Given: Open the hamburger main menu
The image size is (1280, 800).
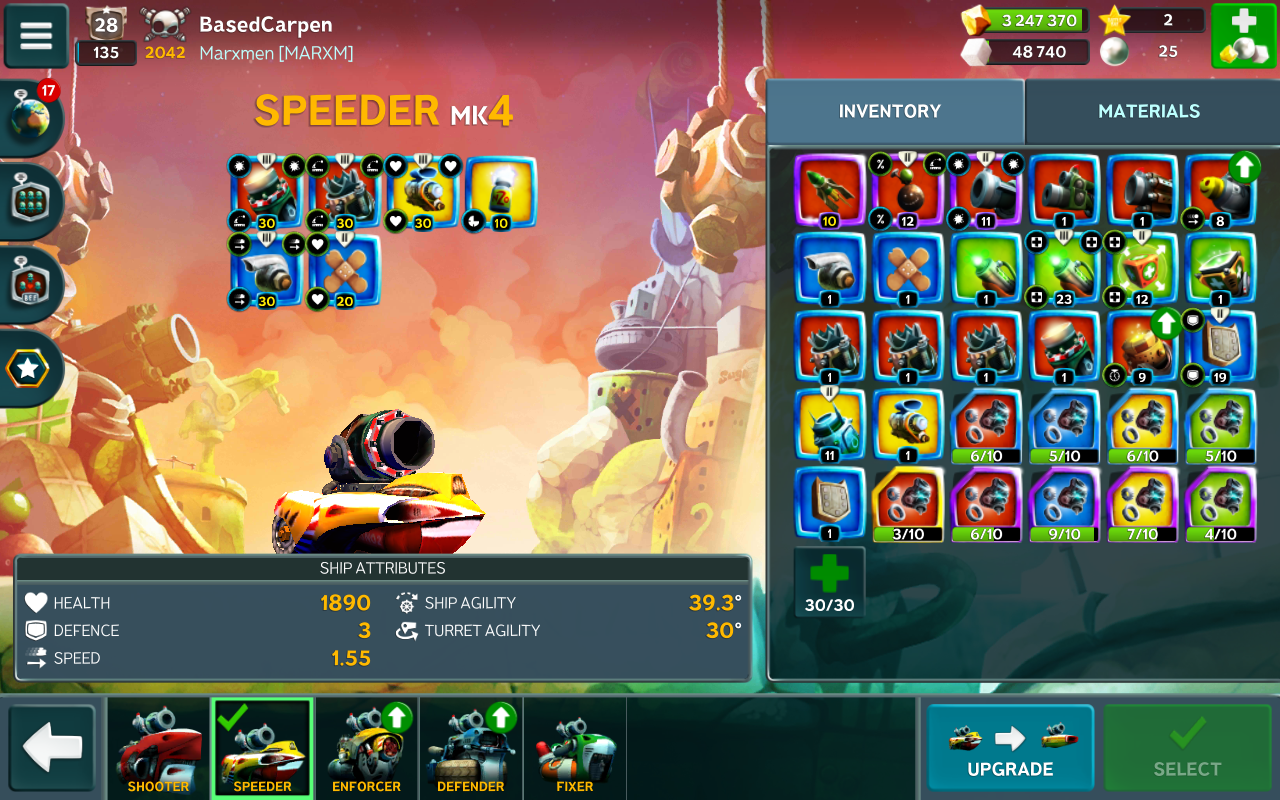Looking at the screenshot, I should 36,36.
